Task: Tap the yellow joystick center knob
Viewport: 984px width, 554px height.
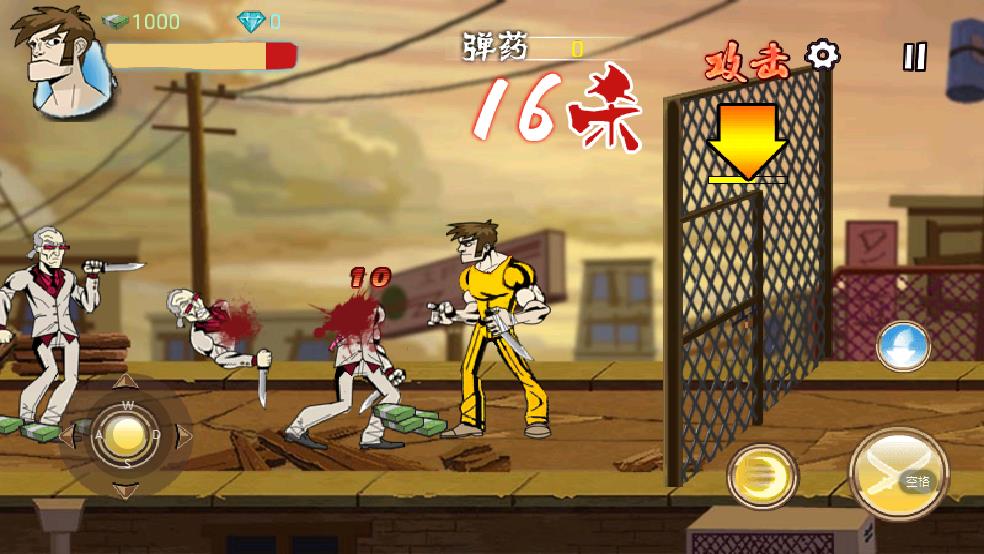Action: (126, 435)
